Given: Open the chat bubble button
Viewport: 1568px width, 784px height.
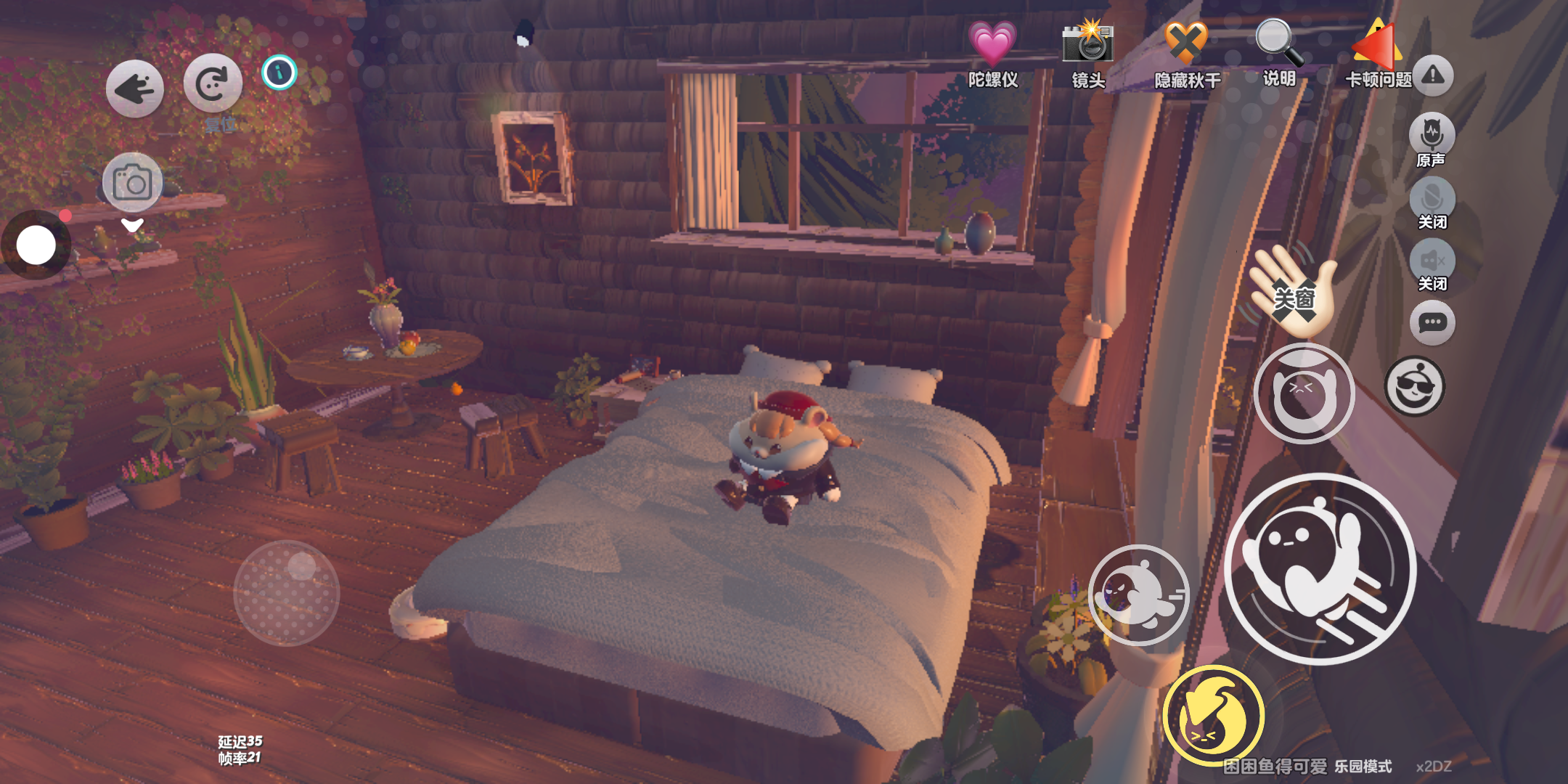Looking at the screenshot, I should 1432,322.
